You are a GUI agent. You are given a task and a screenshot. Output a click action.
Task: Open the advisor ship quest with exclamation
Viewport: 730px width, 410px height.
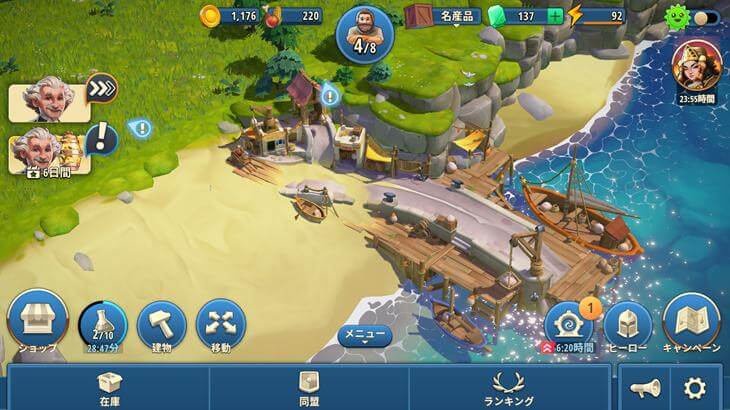pyautogui.click(x=48, y=150)
